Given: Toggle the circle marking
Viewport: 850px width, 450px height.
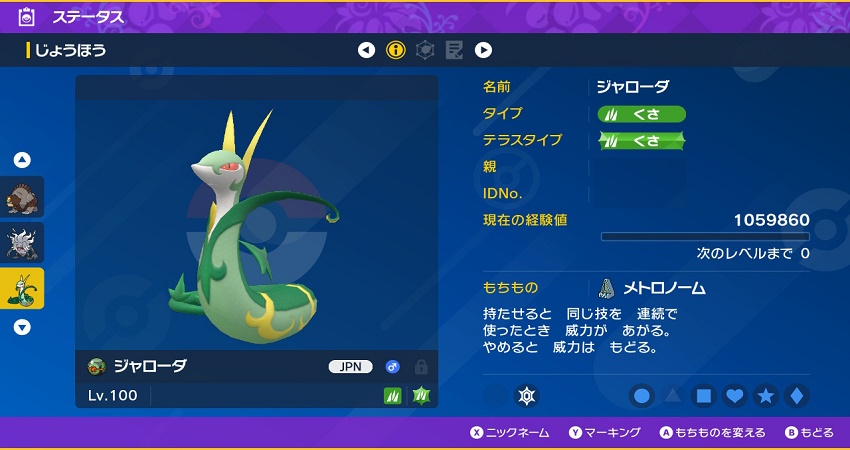Looking at the screenshot, I should (x=642, y=397).
